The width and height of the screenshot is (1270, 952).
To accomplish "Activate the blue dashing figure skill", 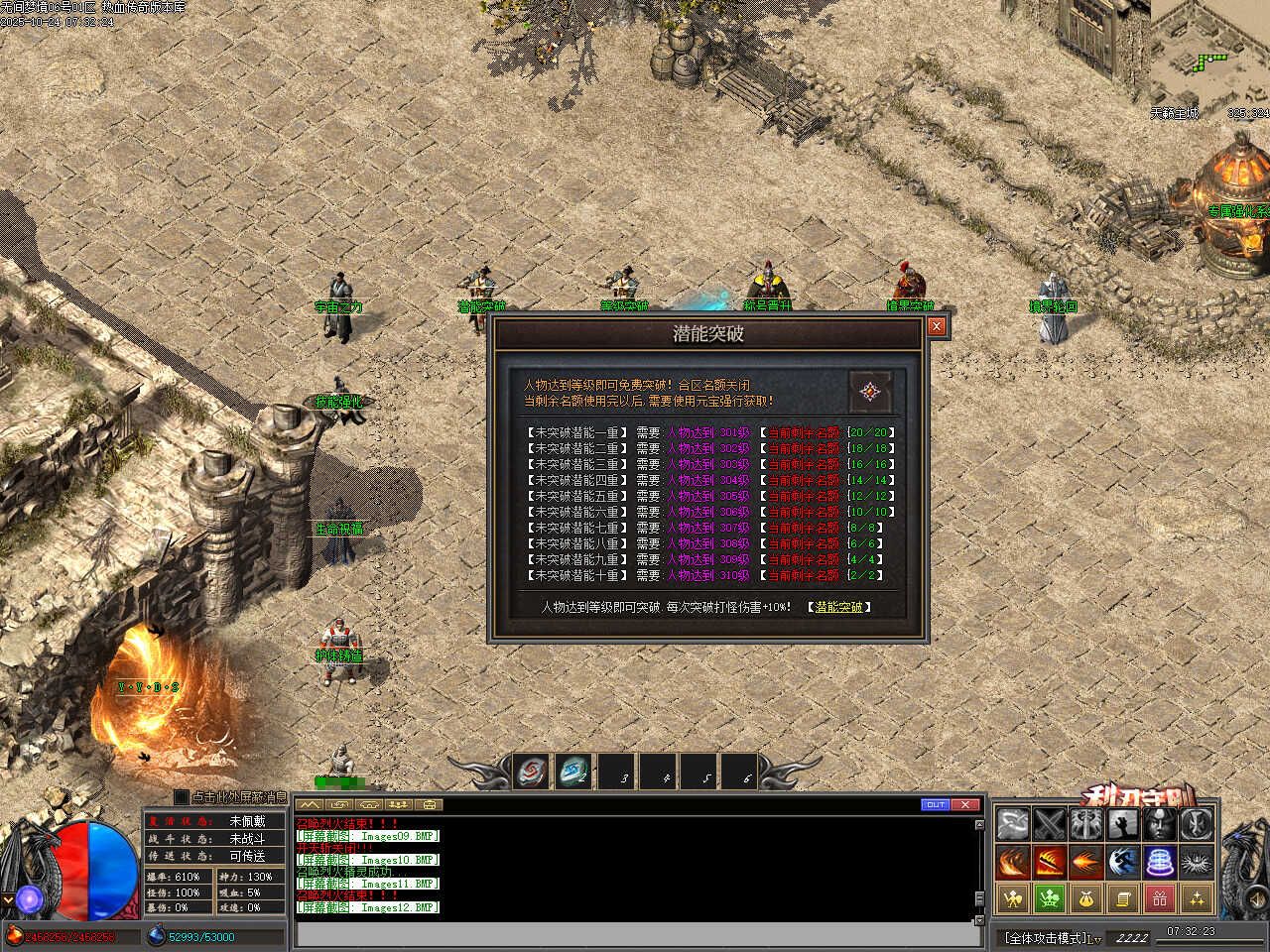I will pos(1123,862).
